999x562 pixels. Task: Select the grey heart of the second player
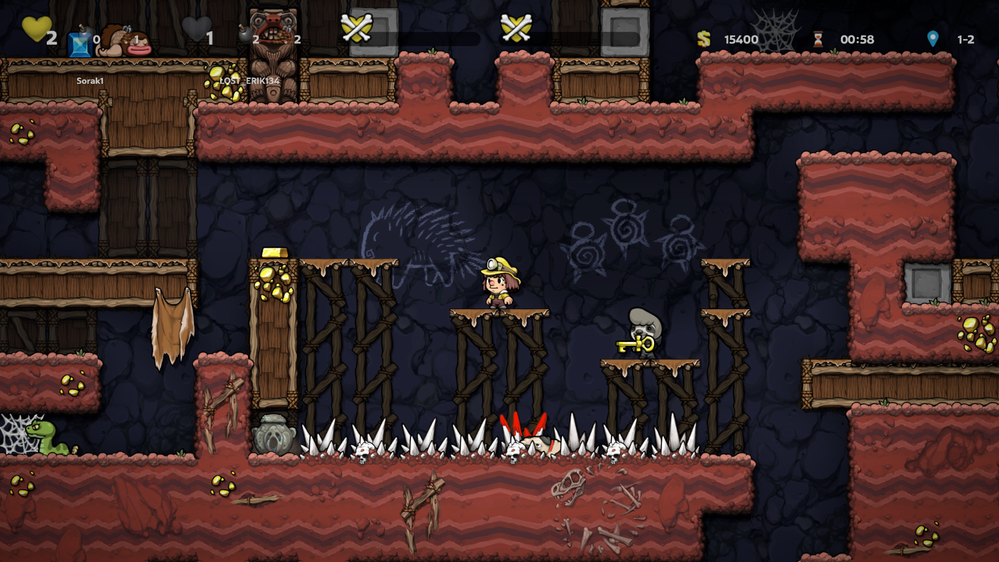coord(196,29)
